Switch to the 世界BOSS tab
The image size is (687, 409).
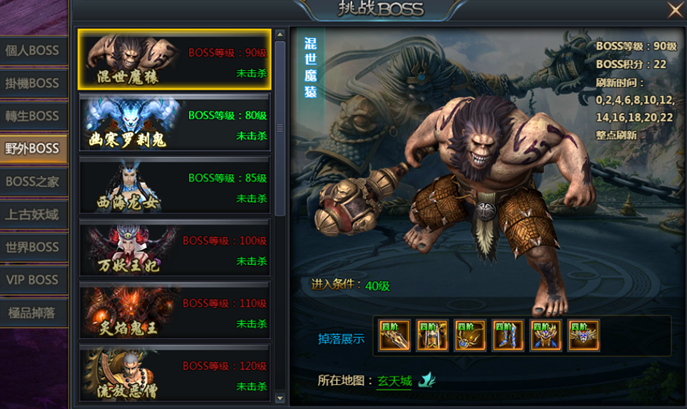click(33, 247)
